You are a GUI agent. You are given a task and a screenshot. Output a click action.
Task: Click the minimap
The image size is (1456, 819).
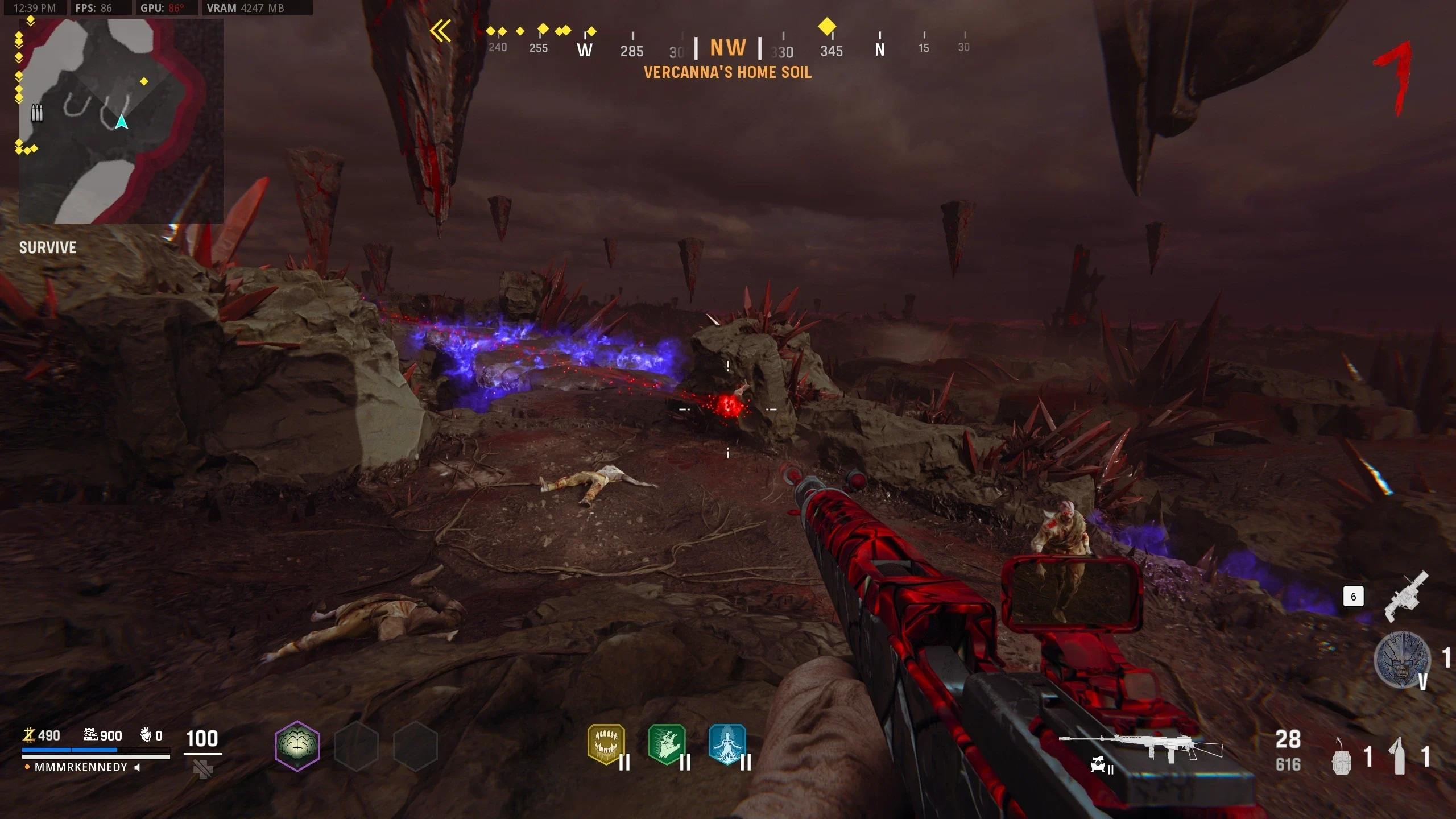pyautogui.click(x=121, y=121)
